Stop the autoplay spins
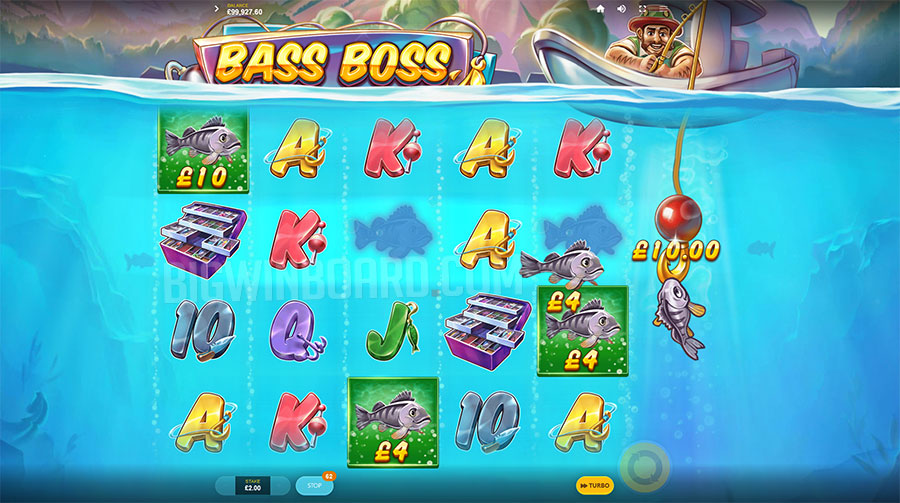 click(x=314, y=486)
